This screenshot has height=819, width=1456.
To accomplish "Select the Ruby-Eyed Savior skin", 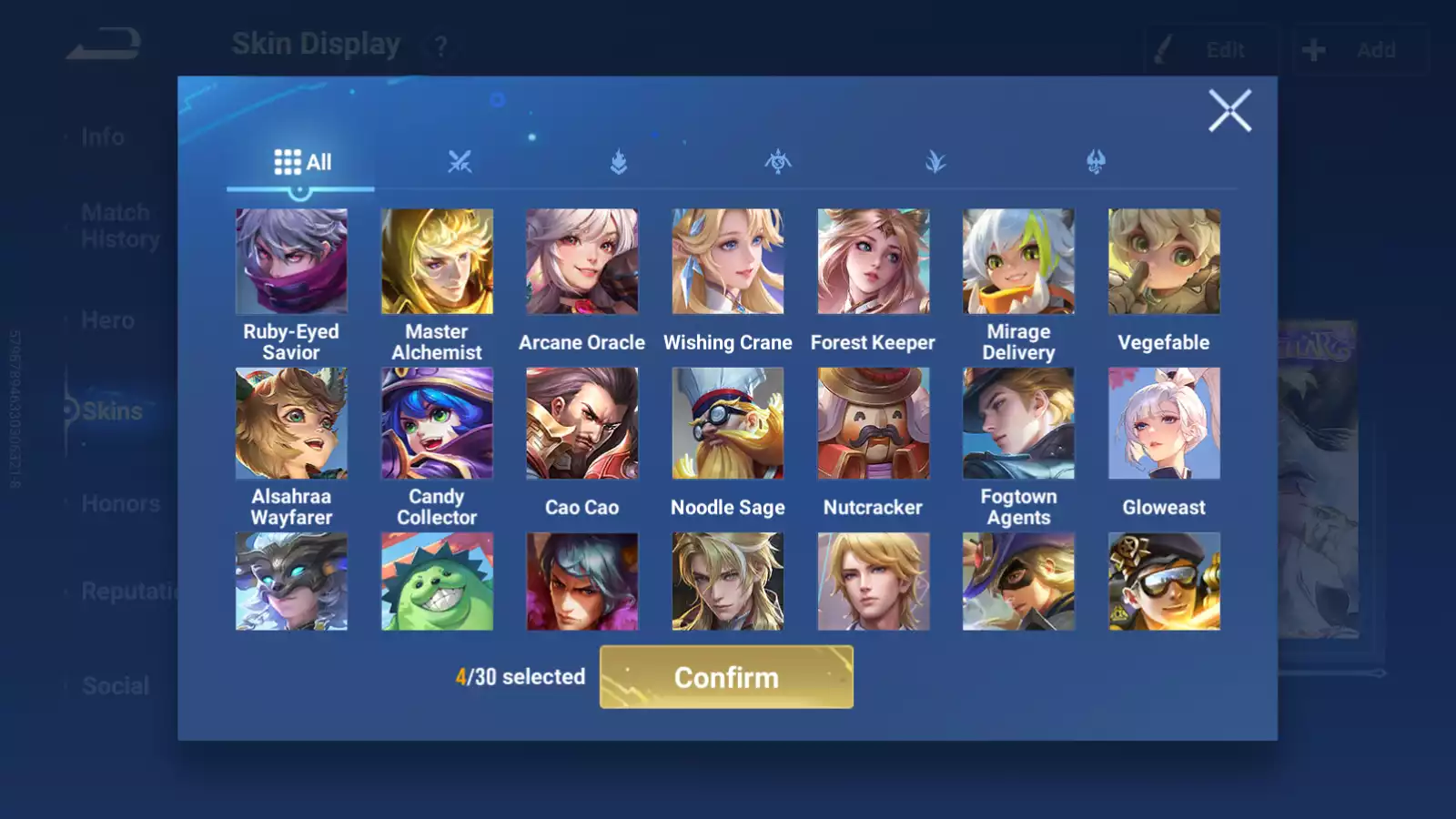I will pos(291,262).
